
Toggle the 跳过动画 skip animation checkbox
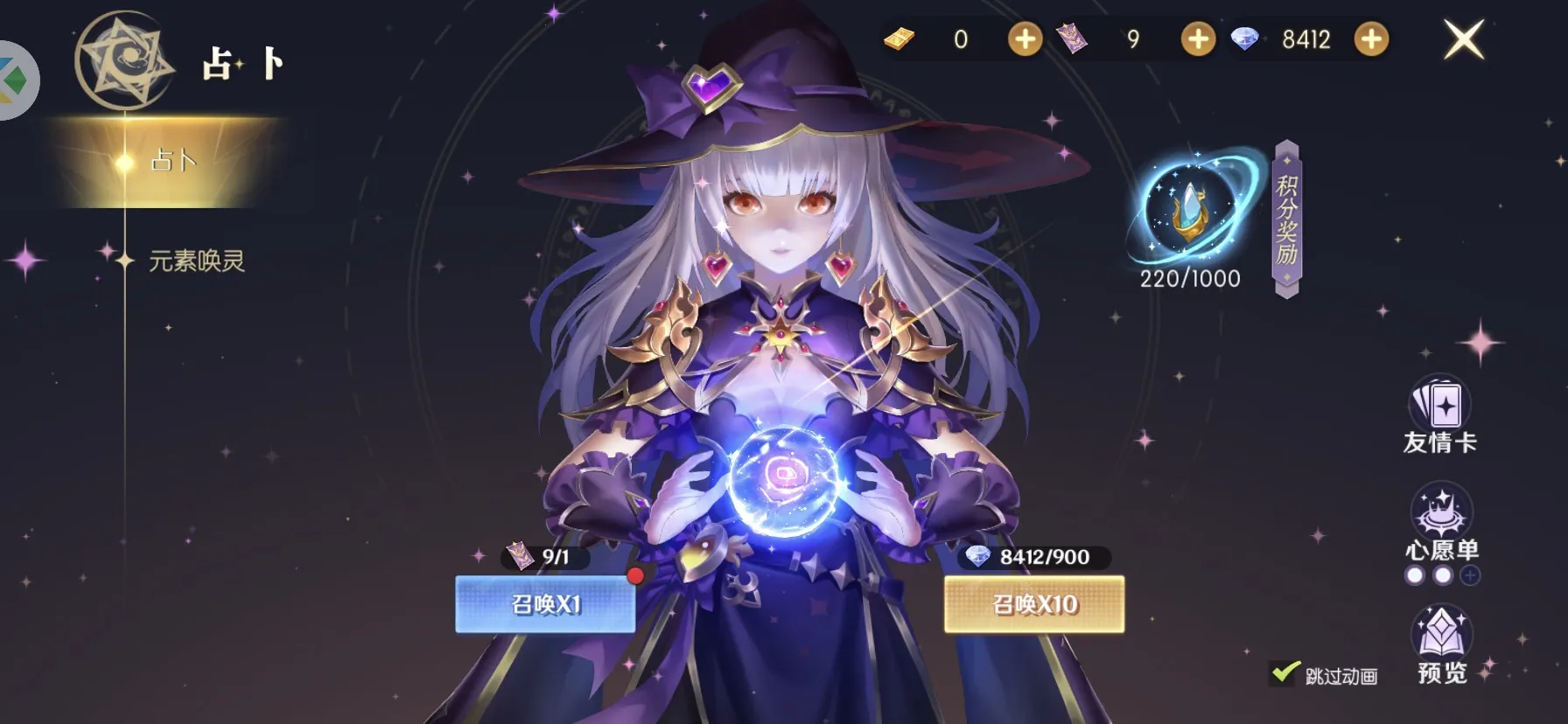(1284, 673)
